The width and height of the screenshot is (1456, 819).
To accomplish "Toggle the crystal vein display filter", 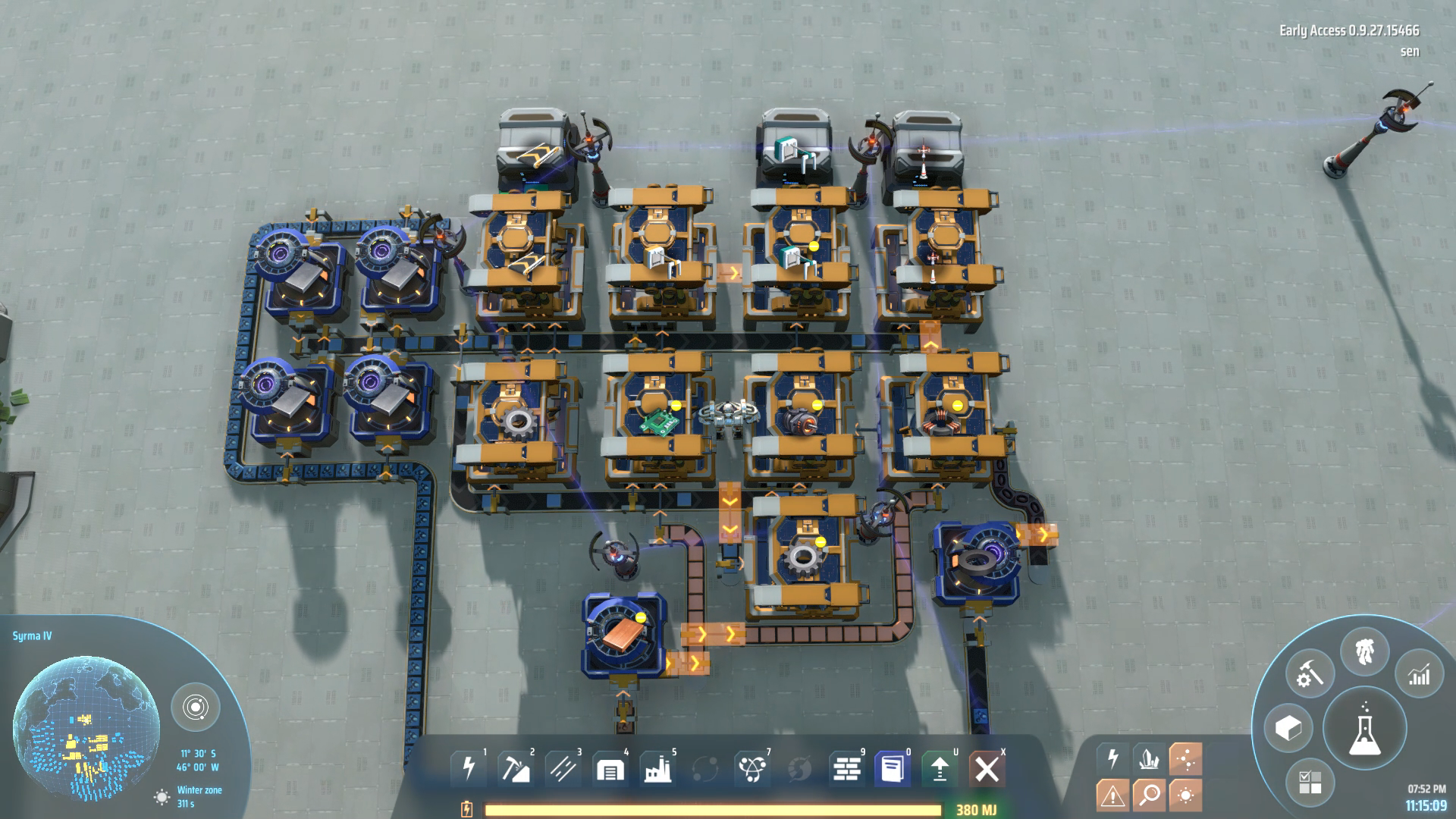I will pos(1149,758).
